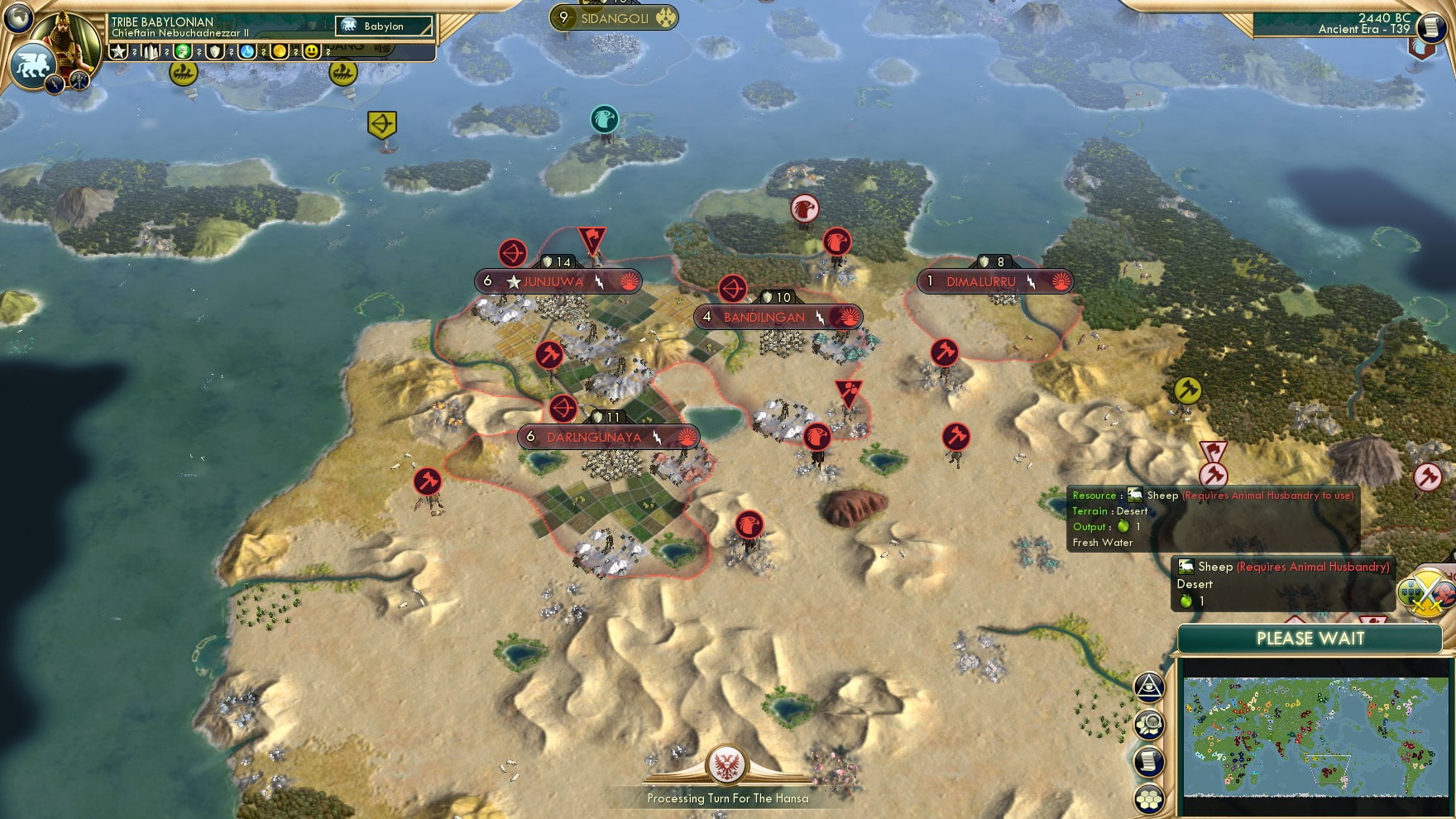This screenshot has height=819, width=1456.
Task: Open the Babylon civilization dropdown
Action: tap(383, 26)
